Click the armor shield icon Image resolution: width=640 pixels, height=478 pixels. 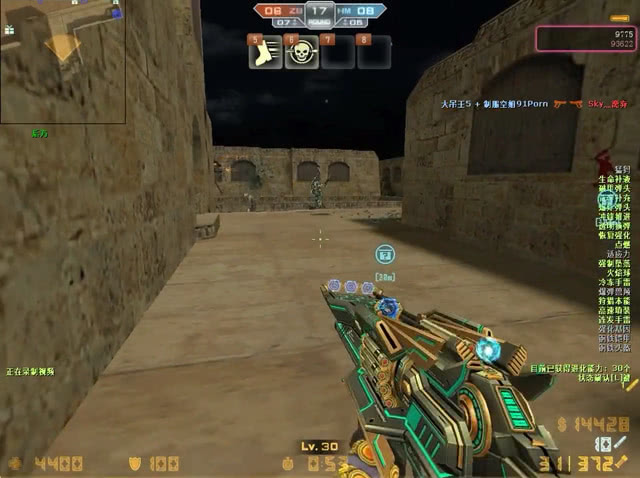pos(135,464)
